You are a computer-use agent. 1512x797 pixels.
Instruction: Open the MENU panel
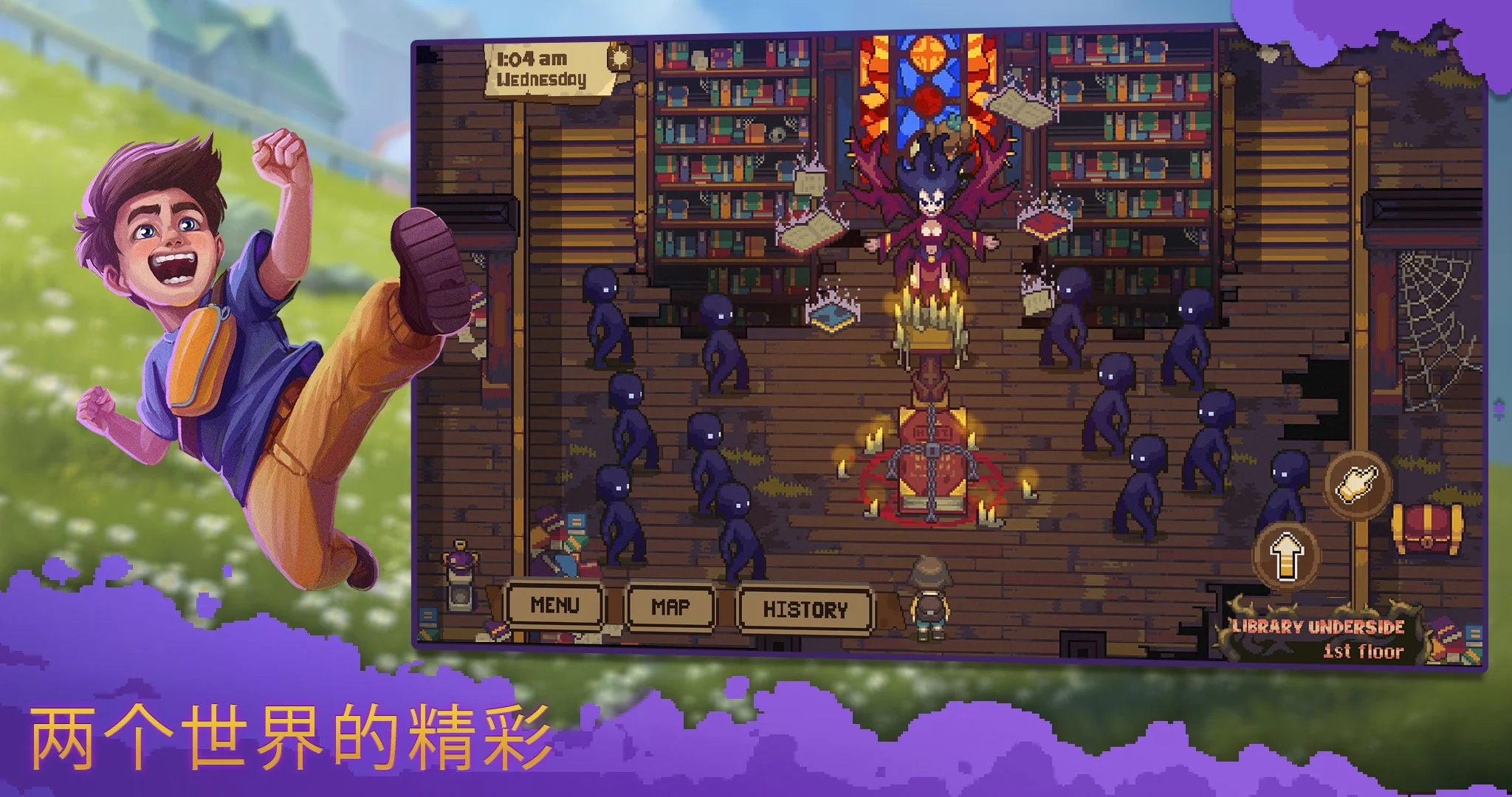(x=555, y=607)
